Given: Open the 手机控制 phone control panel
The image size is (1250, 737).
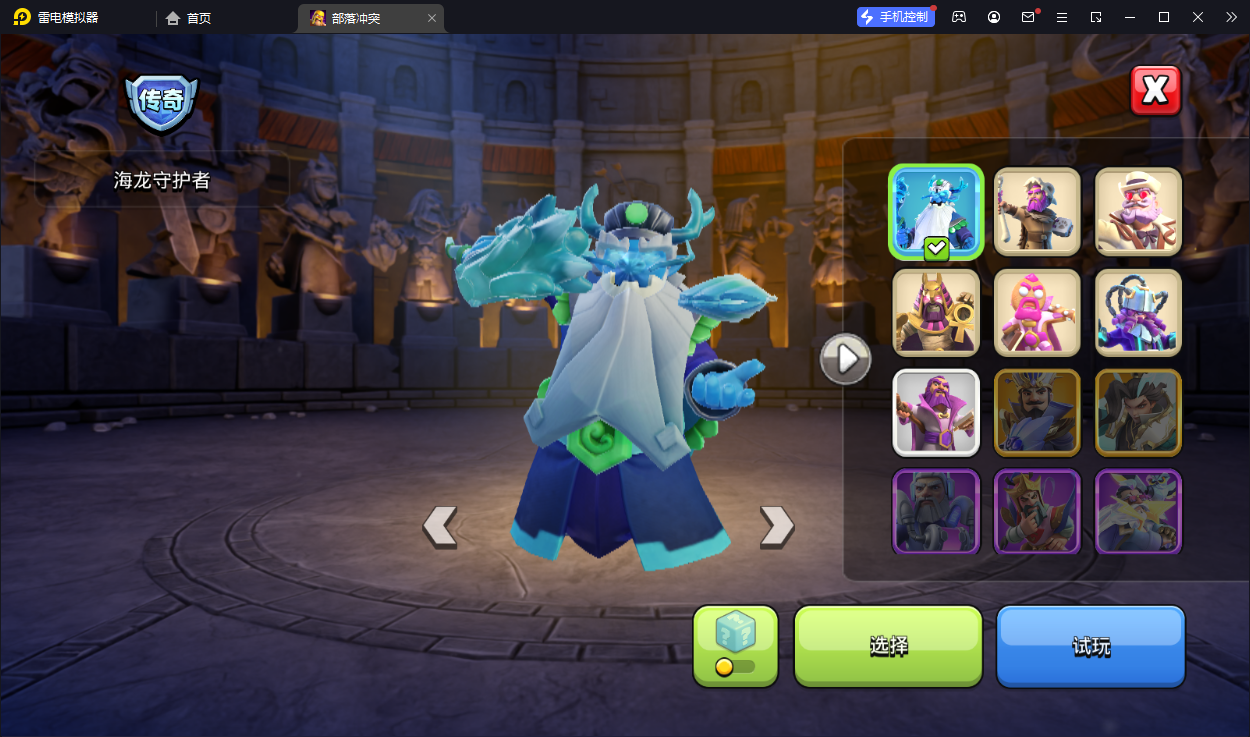Looking at the screenshot, I should tap(895, 17).
